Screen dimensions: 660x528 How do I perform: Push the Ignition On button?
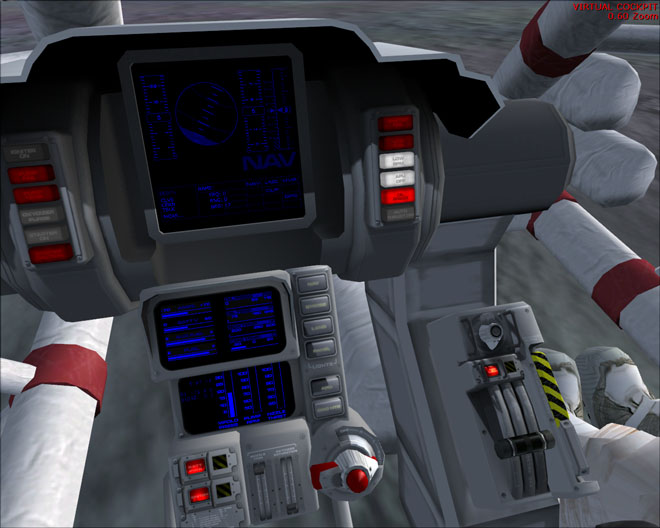(x=29, y=154)
